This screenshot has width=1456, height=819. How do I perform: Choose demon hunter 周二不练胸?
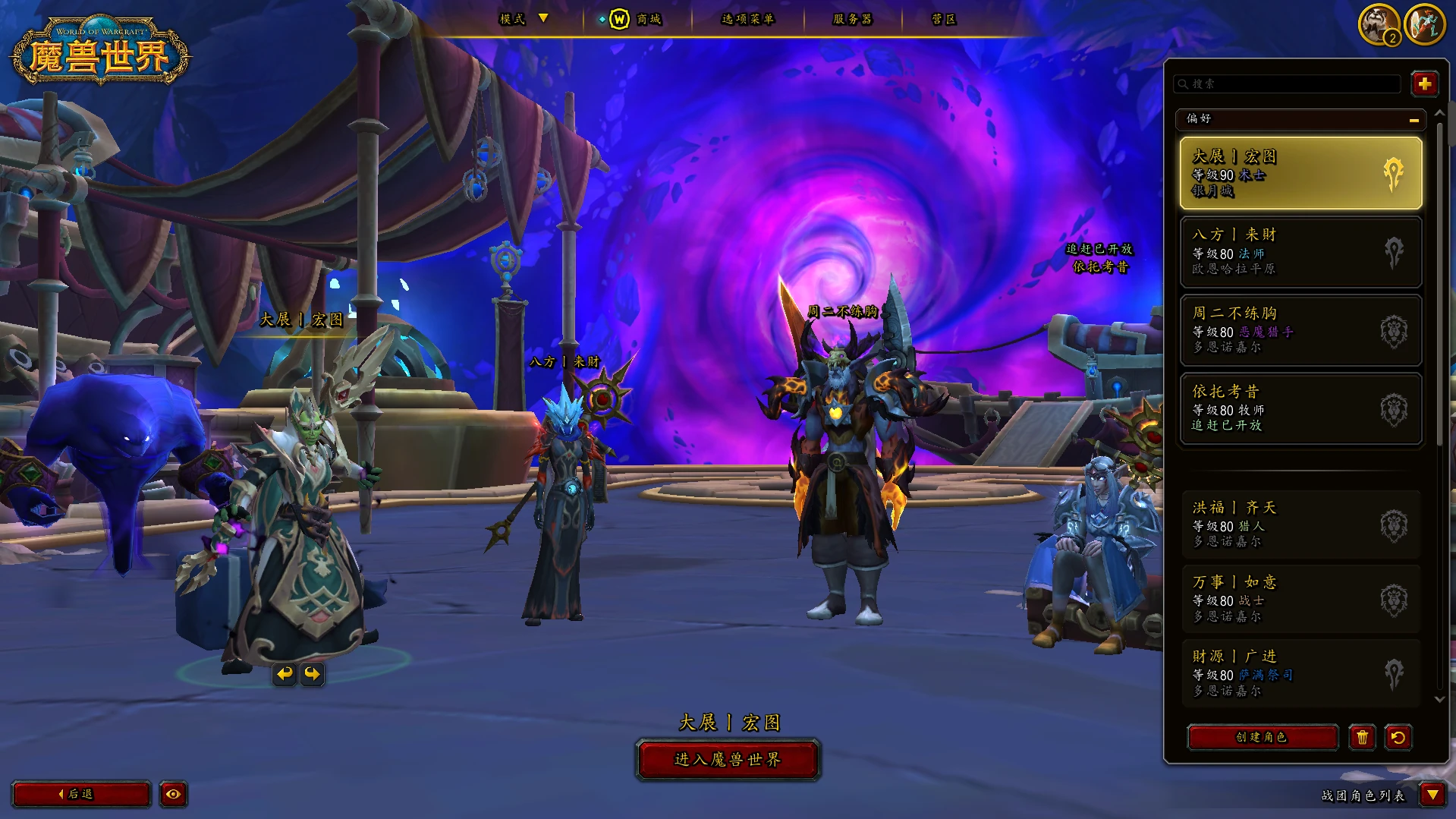1300,330
